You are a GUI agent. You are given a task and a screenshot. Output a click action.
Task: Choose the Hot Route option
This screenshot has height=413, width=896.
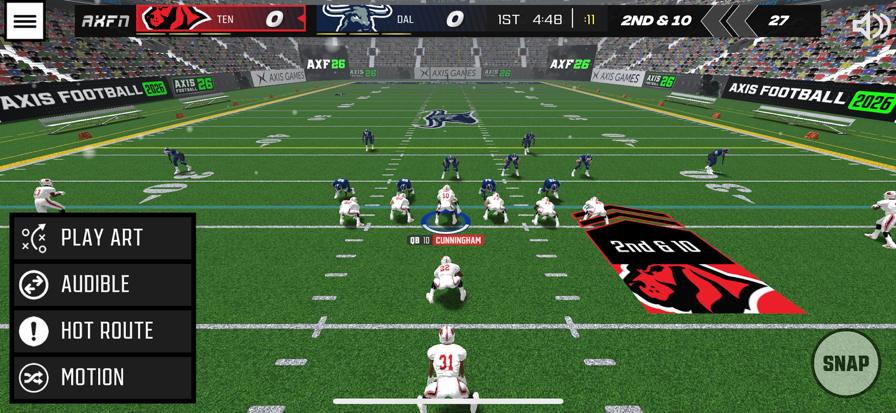coord(103,331)
